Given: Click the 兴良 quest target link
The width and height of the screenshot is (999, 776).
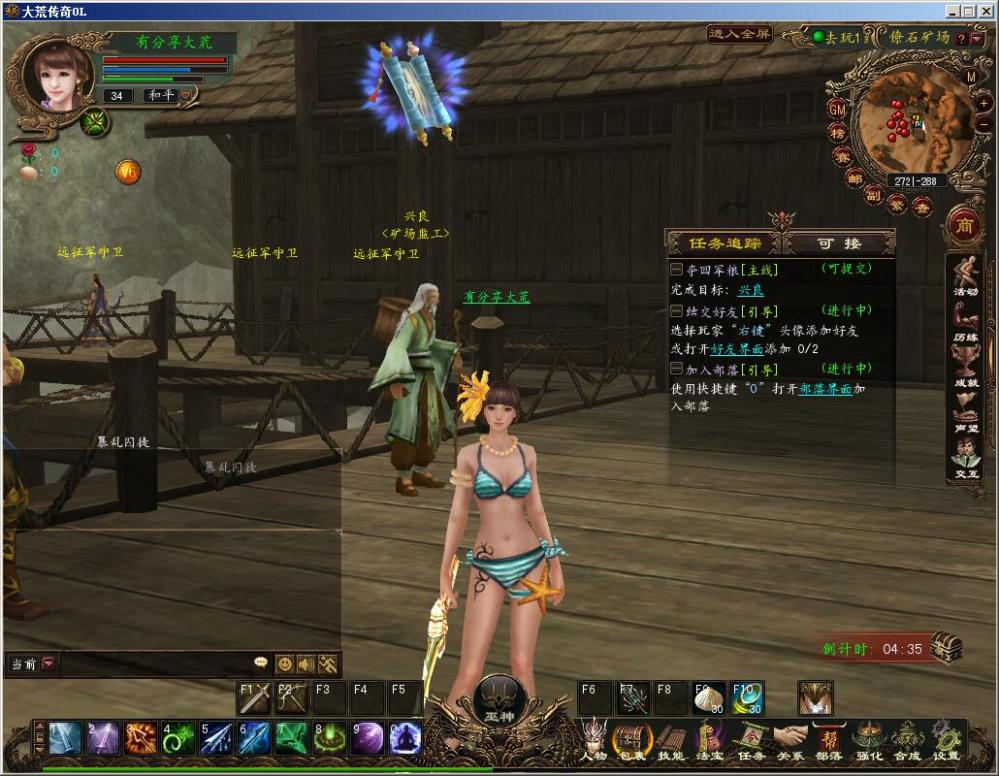Looking at the screenshot, I should coord(751,290).
